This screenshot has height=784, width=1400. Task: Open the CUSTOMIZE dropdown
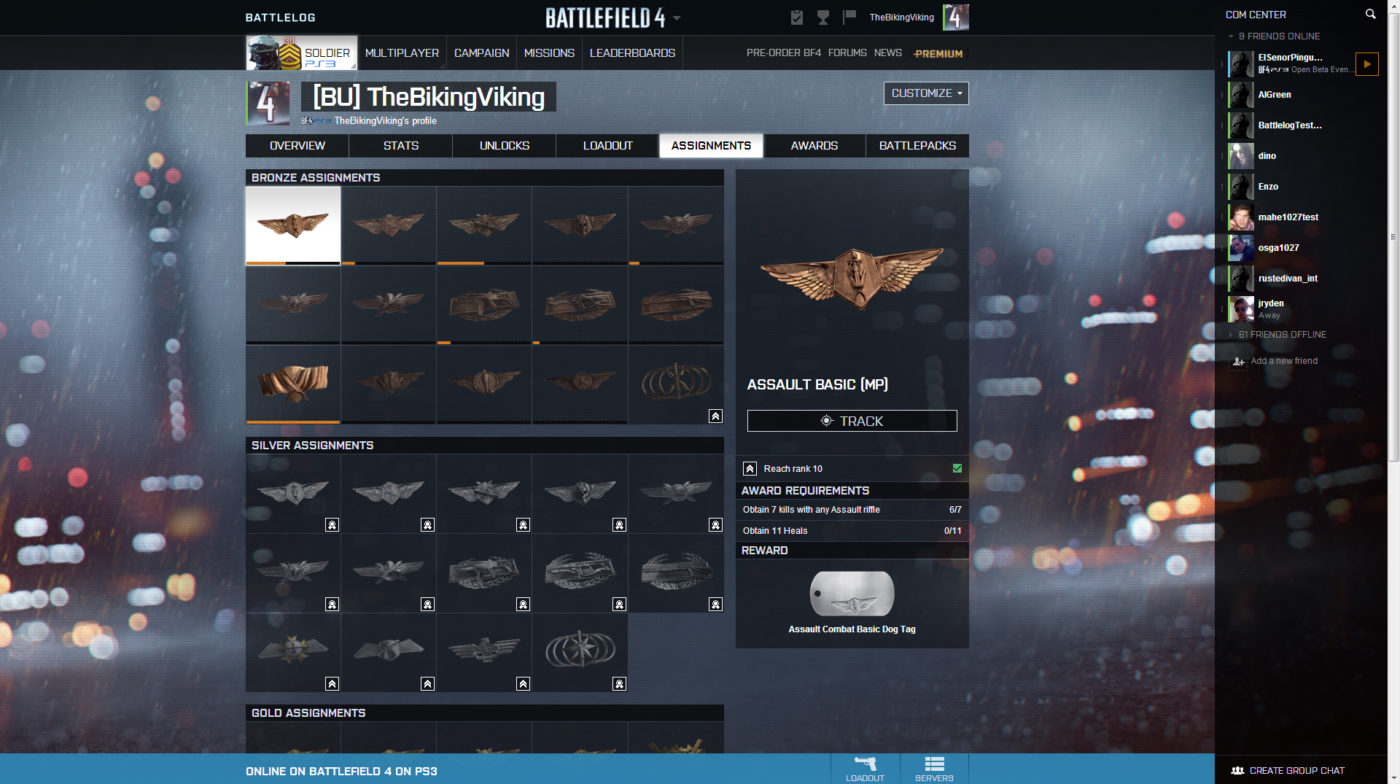[925, 93]
